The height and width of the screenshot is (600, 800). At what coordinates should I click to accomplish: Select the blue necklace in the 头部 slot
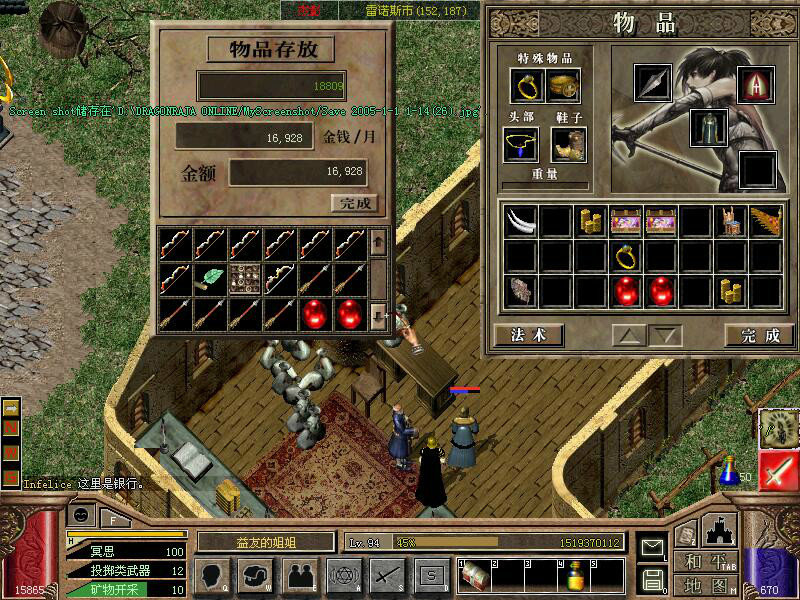tap(521, 146)
